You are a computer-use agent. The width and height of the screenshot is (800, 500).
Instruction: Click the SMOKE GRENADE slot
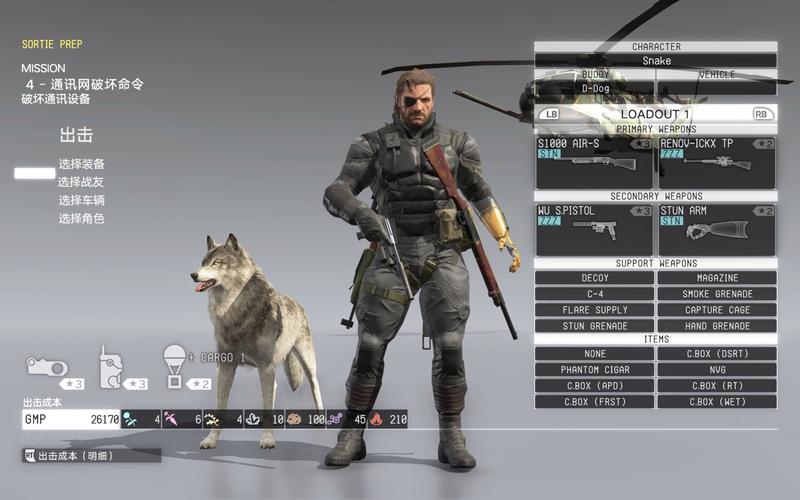tap(717, 294)
